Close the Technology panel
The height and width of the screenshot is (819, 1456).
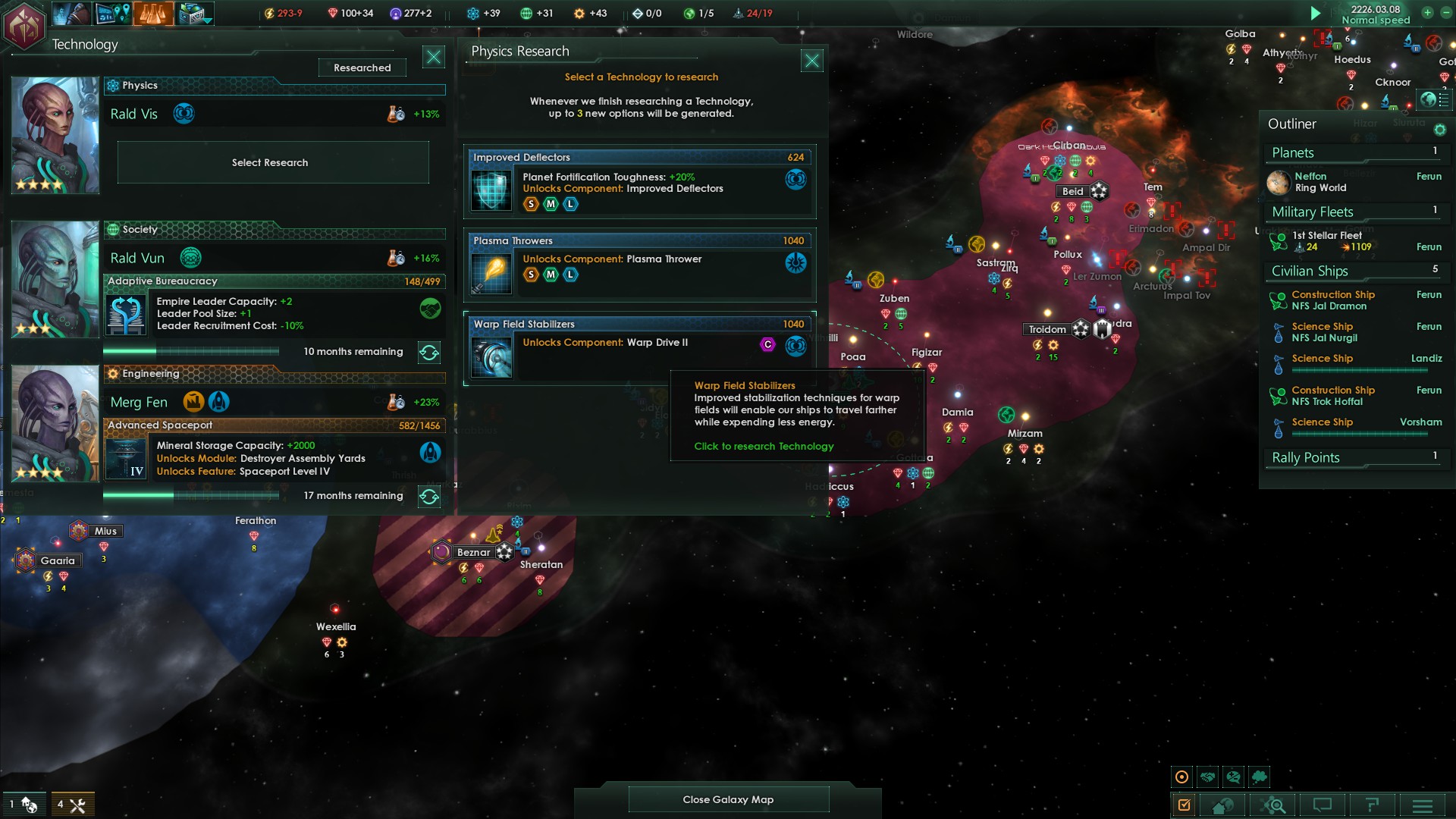pyautogui.click(x=433, y=57)
